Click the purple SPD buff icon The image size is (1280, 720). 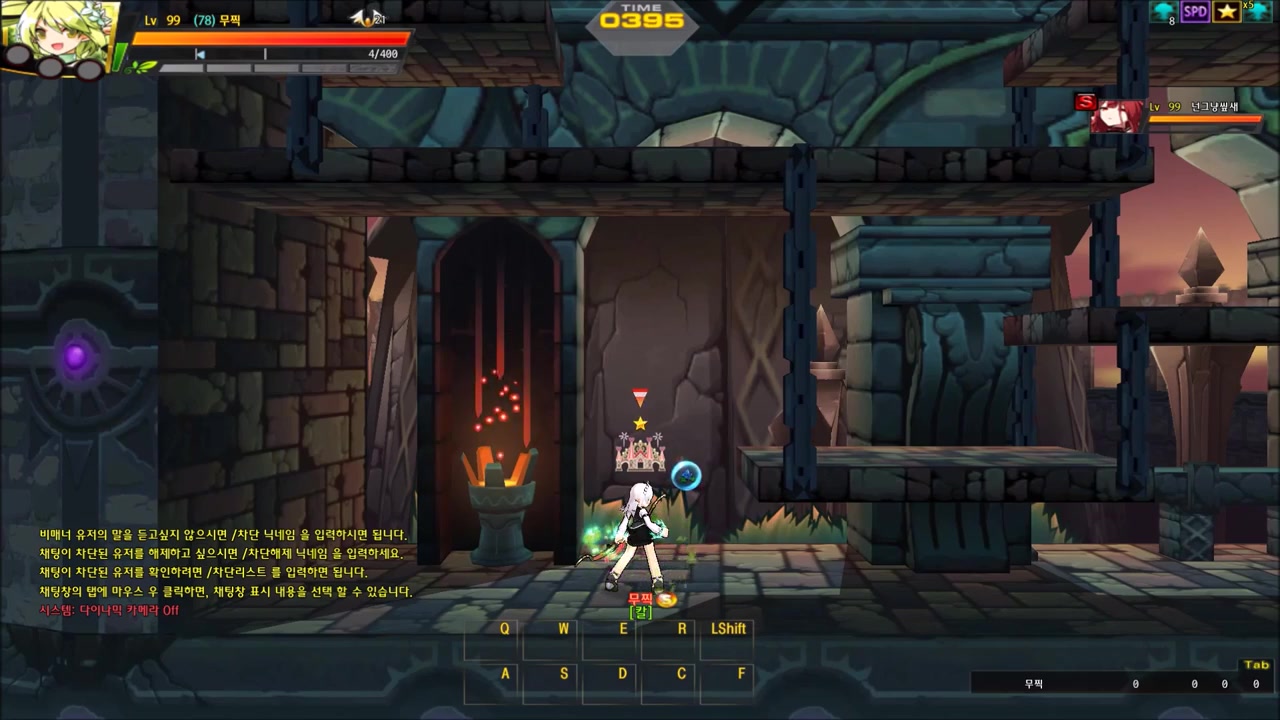tap(1195, 12)
